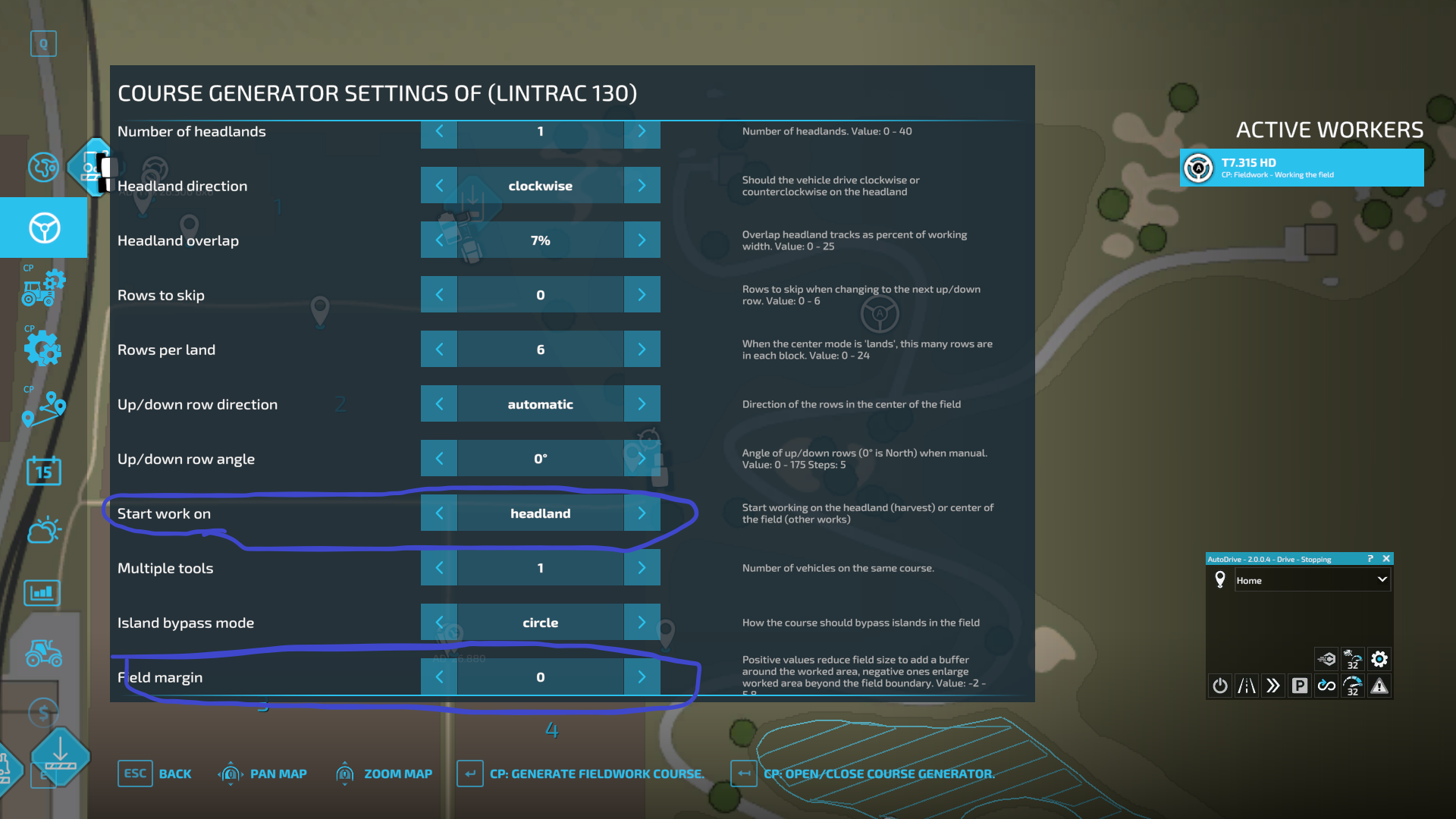The height and width of the screenshot is (819, 1456).
Task: Open the calendar showing day 15
Action: pos(43,471)
